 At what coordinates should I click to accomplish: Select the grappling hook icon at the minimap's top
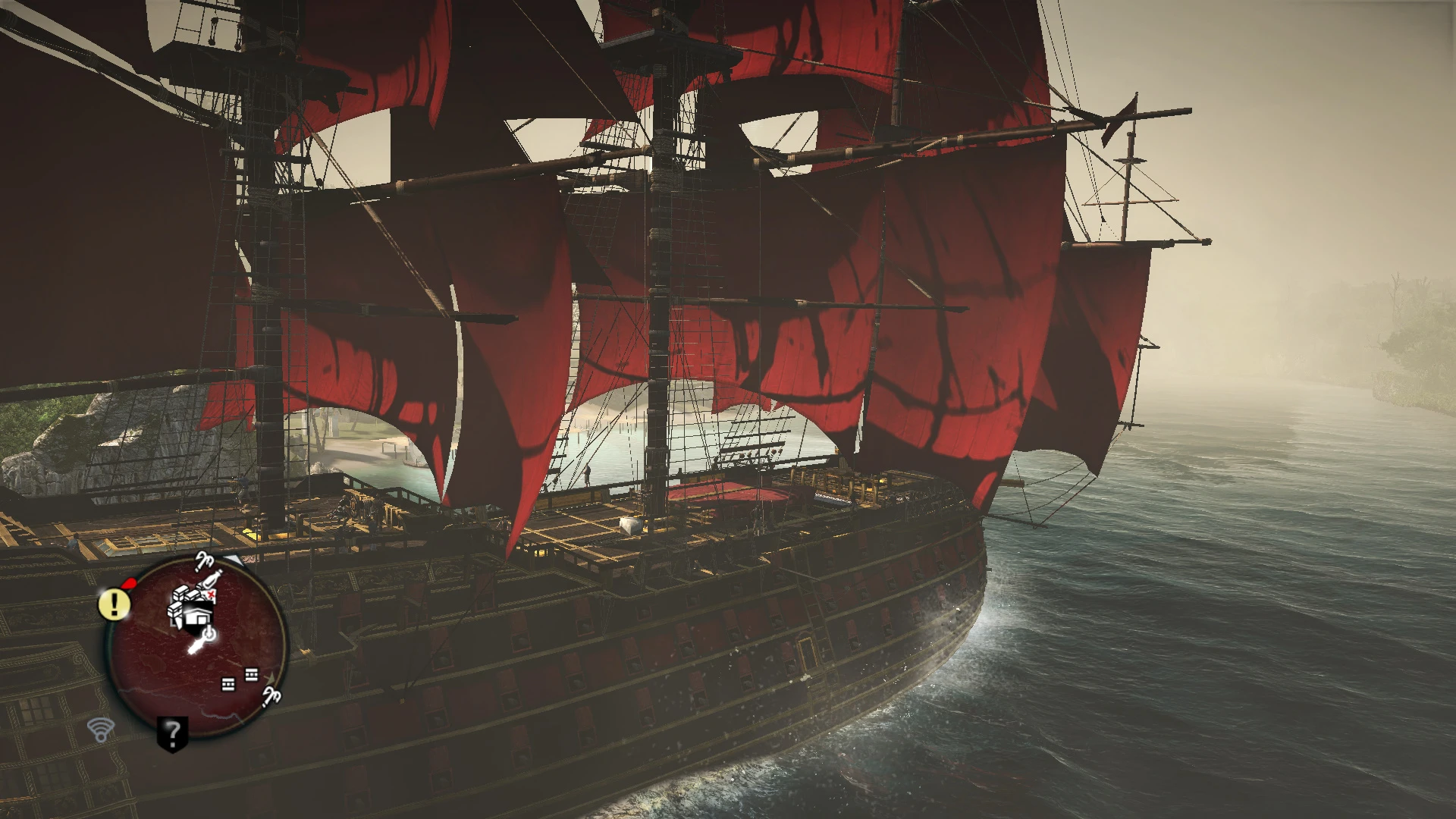click(x=205, y=561)
